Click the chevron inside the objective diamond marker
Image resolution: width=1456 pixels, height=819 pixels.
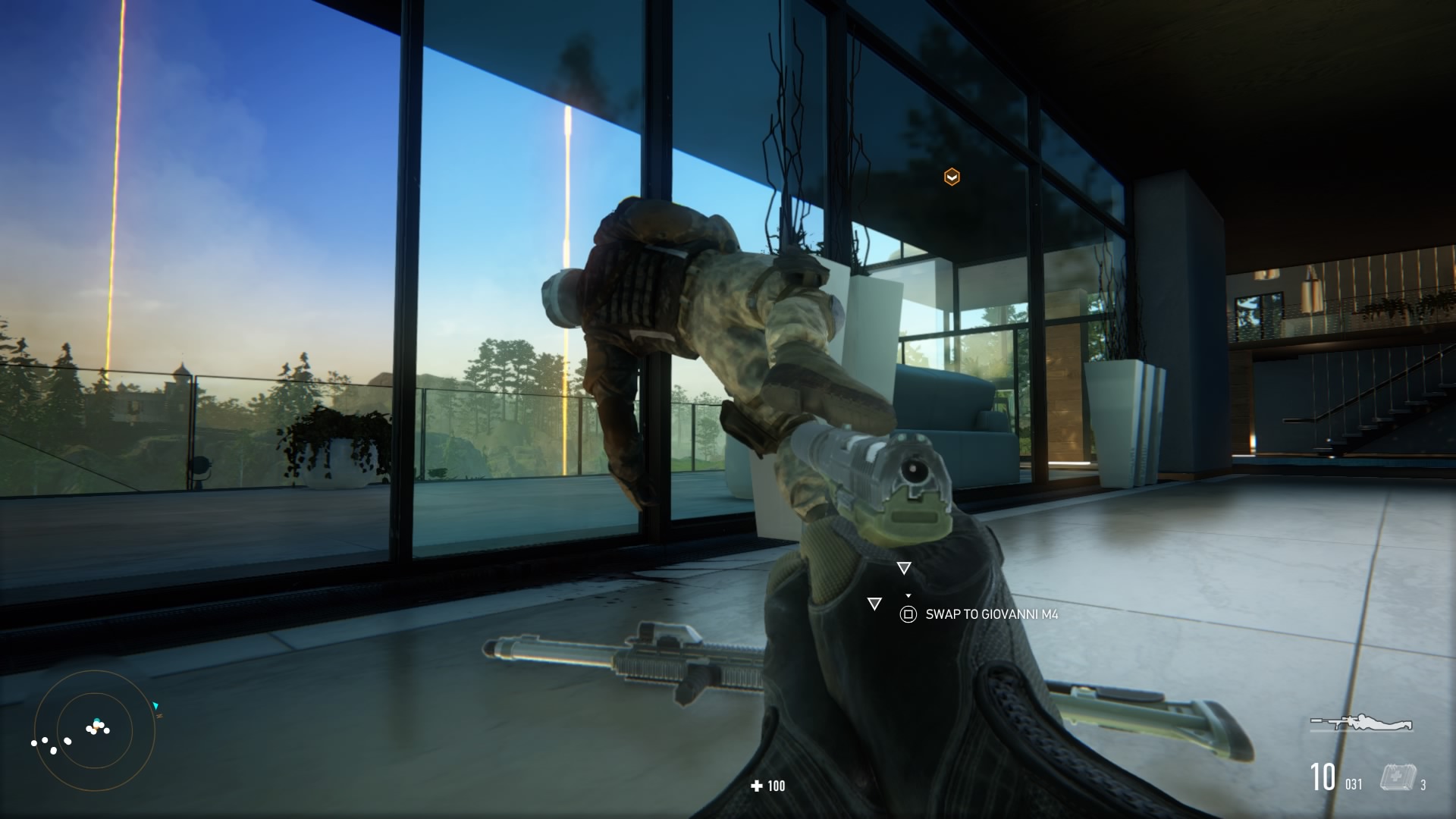click(x=950, y=176)
